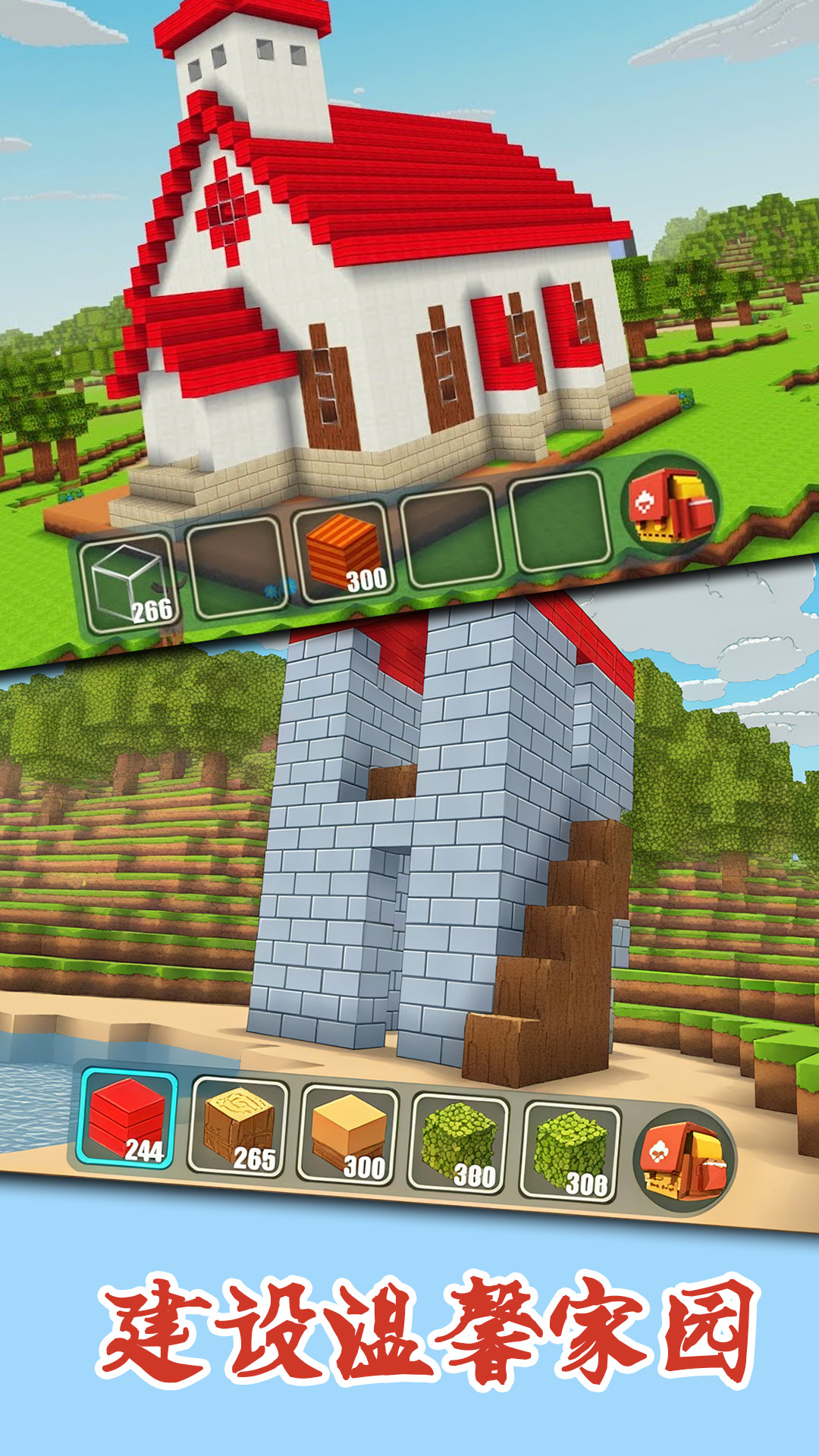The width and height of the screenshot is (819, 1456).
Task: Select the red block slot showing 244
Action: (129, 1119)
